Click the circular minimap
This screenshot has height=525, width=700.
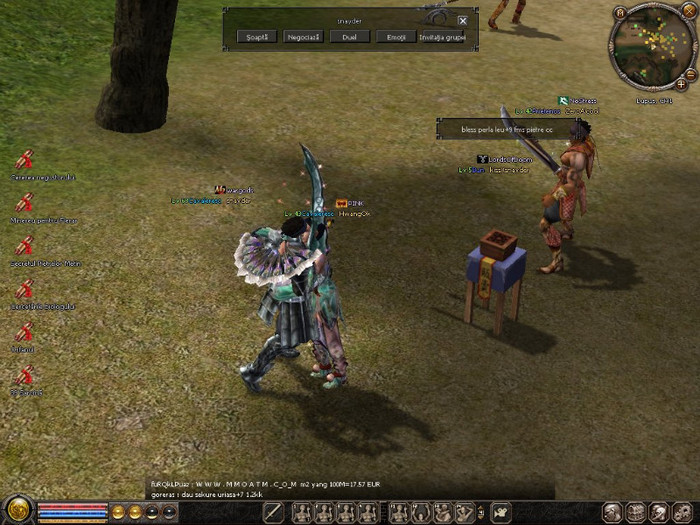[652, 46]
